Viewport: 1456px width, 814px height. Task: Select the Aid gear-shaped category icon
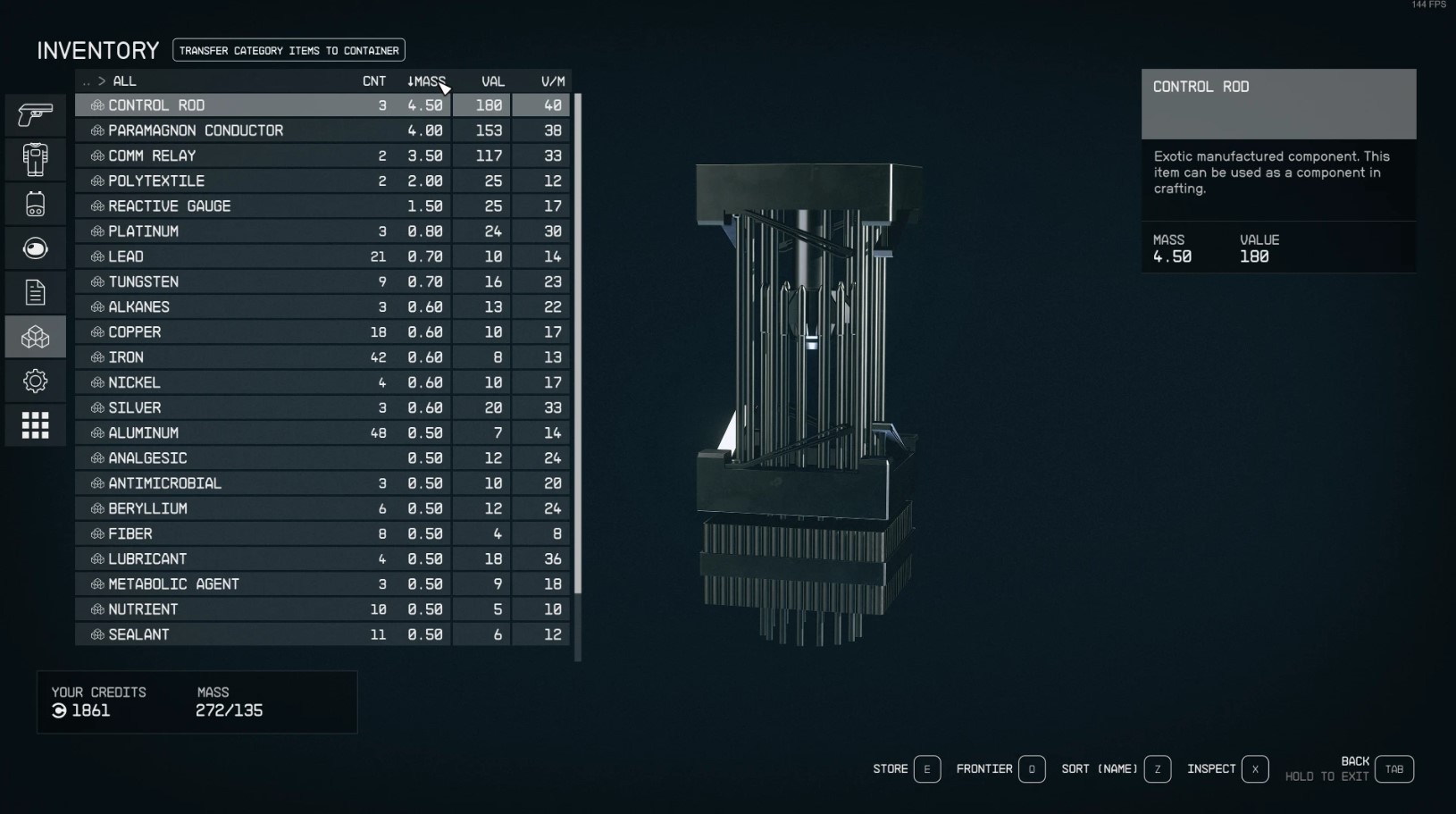[x=36, y=381]
